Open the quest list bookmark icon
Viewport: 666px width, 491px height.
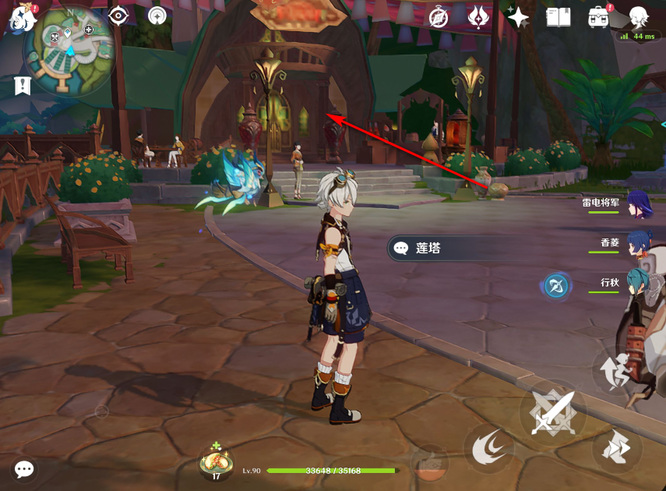tap(22, 86)
